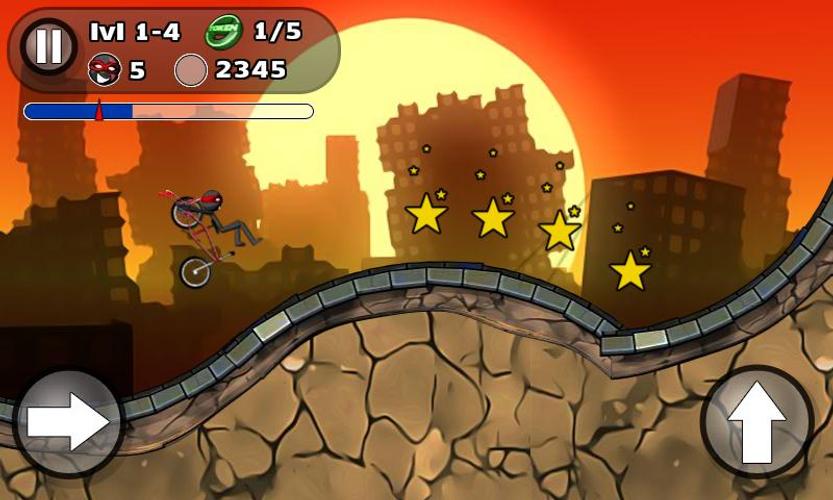Tap the right arrow accelerate button

pyautogui.click(x=67, y=422)
